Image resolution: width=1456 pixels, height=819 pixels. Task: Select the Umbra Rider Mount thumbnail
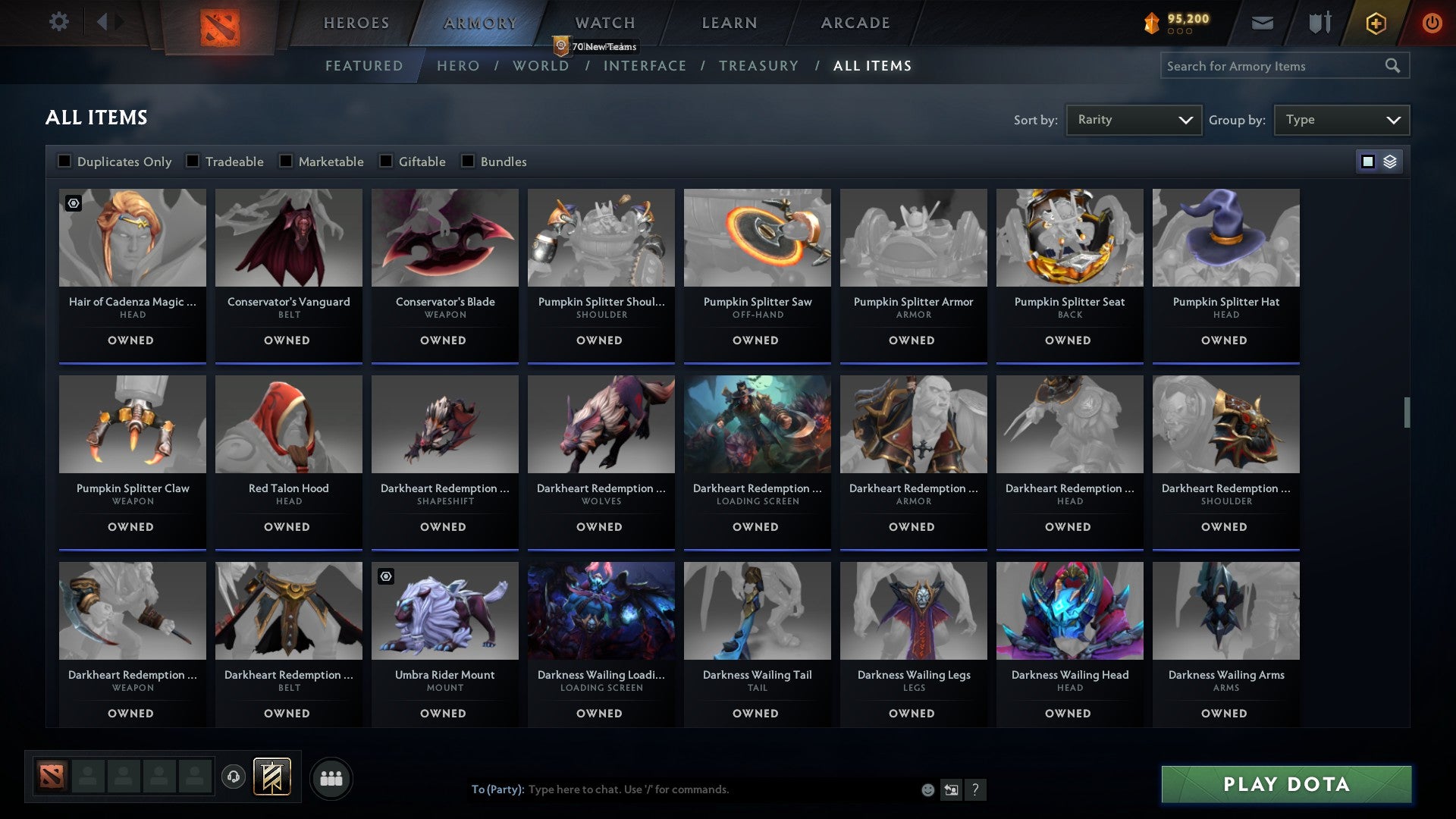444,610
